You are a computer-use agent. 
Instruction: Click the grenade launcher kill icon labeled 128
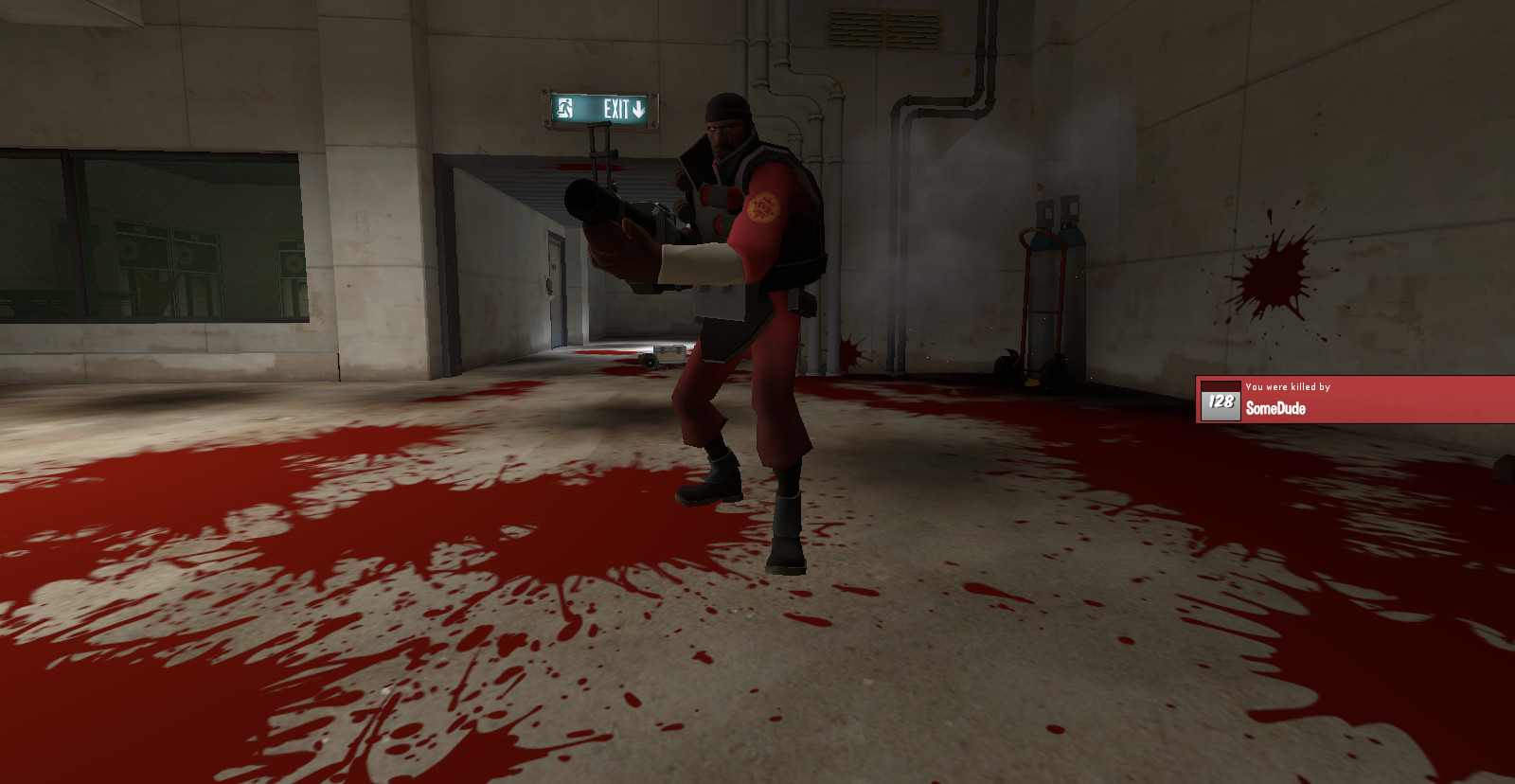coord(1220,403)
